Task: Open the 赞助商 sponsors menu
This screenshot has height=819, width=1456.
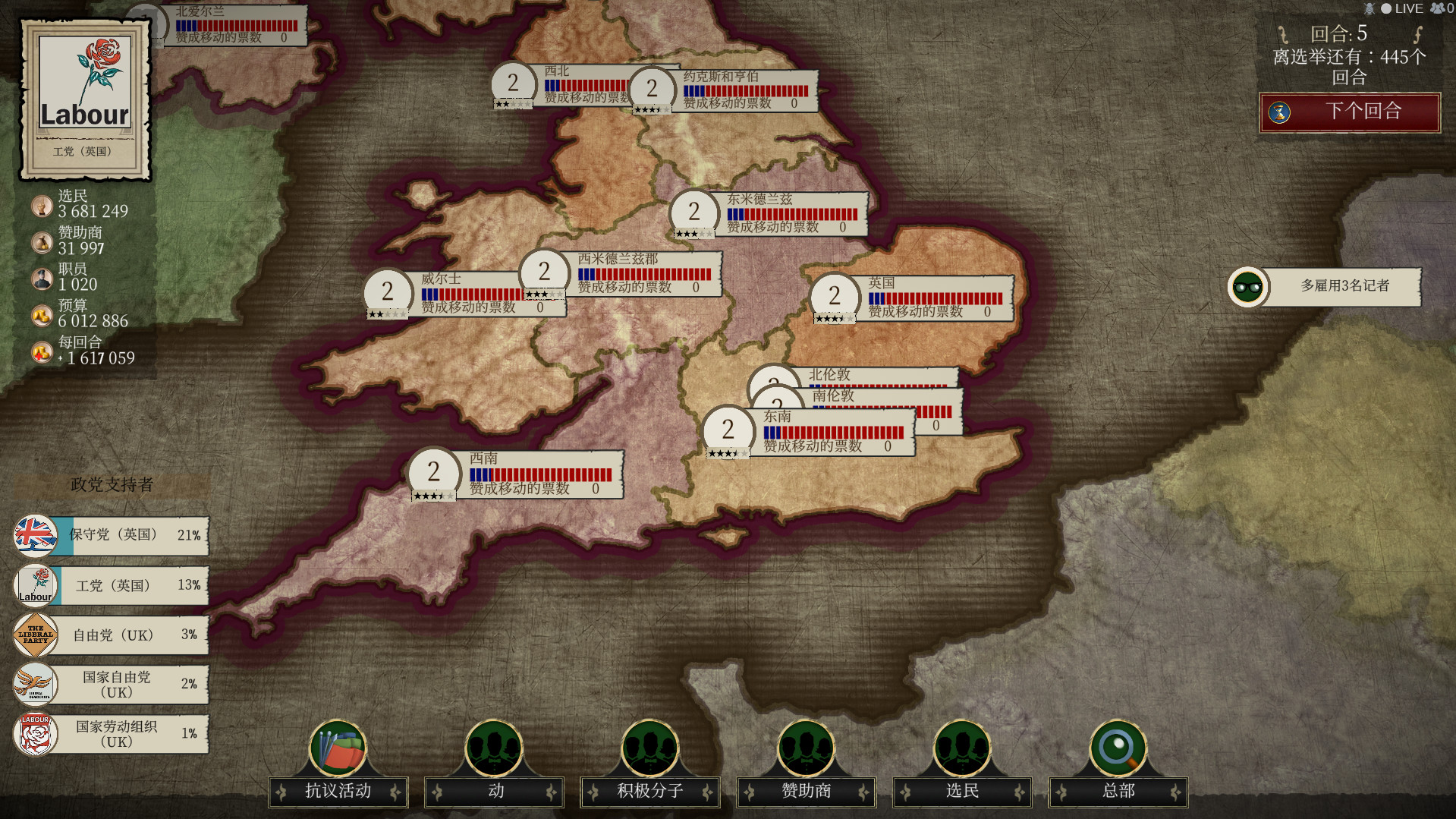Action: [806, 791]
